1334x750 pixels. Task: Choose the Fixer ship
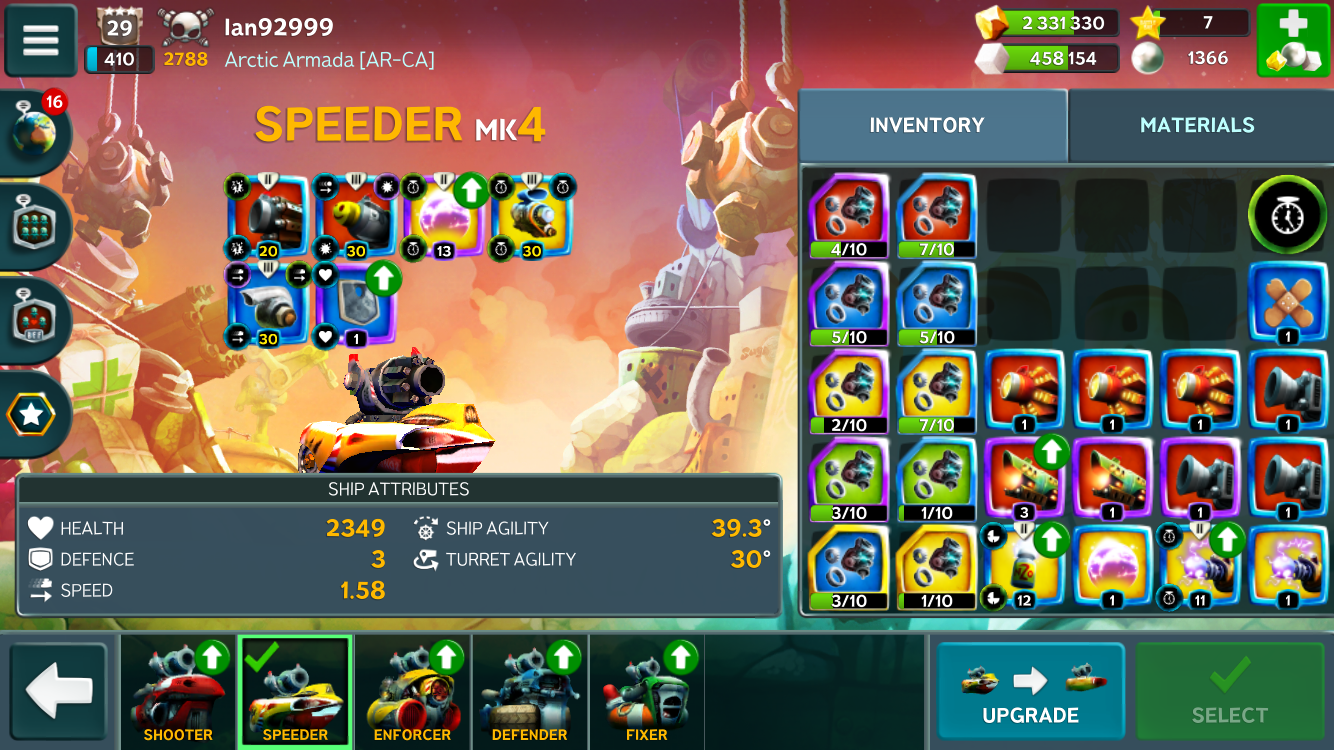click(x=646, y=692)
